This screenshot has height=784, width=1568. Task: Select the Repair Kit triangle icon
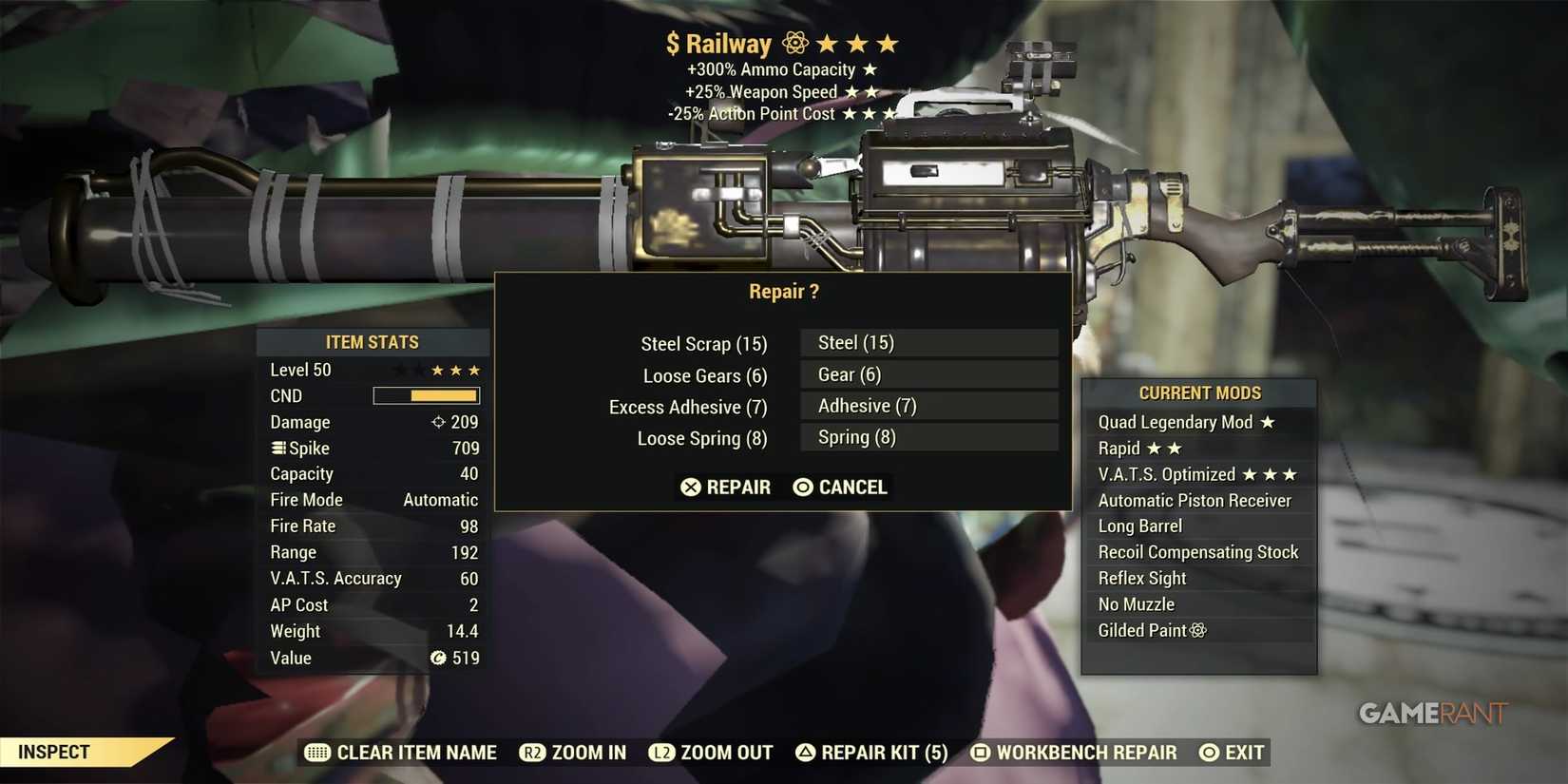click(x=807, y=752)
